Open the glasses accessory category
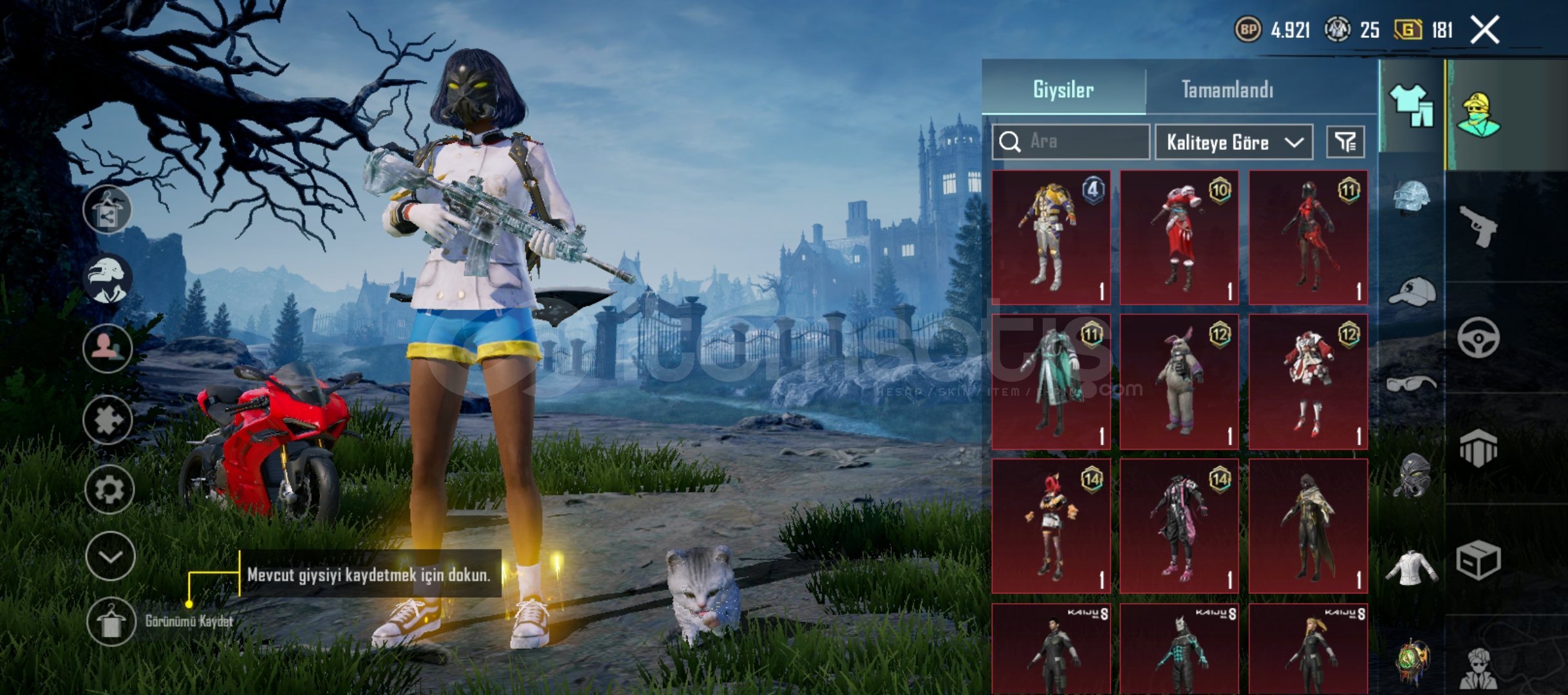 (x=1412, y=384)
